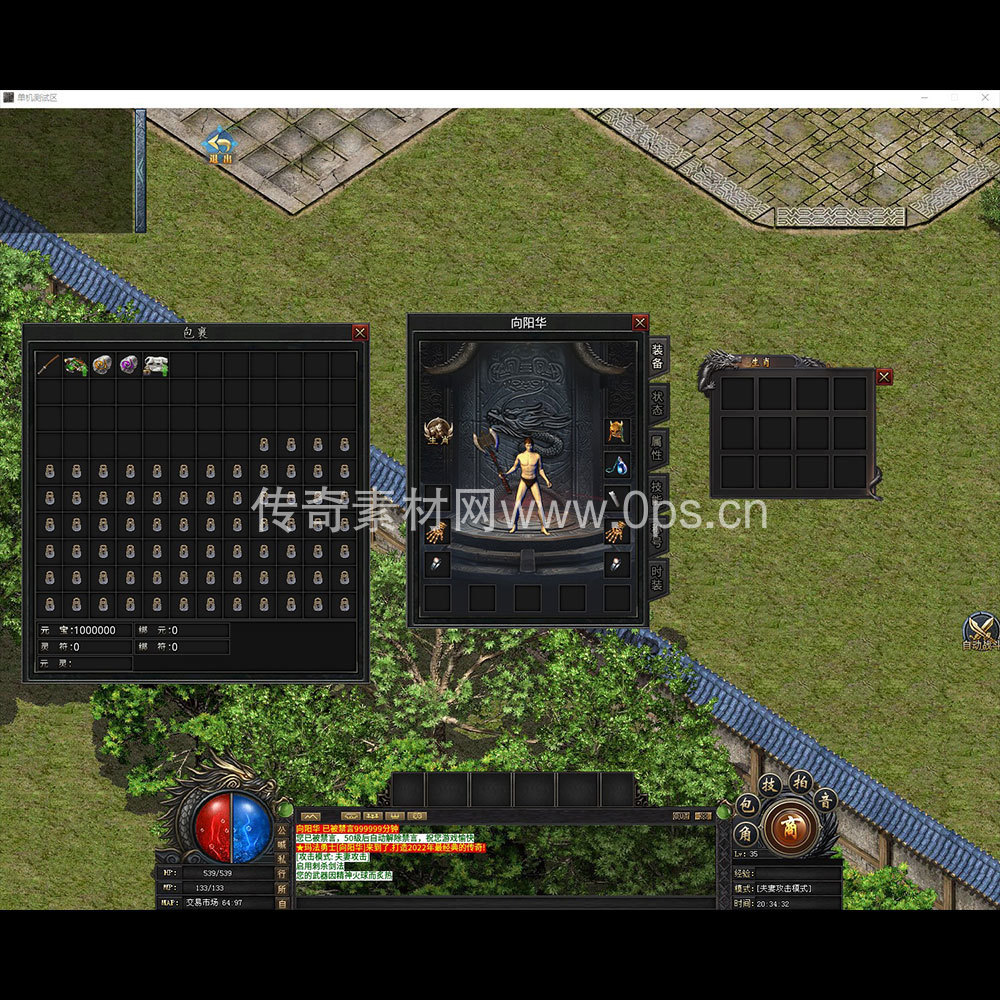Toggle the 自动战斗 auto-battle icon

(x=980, y=630)
